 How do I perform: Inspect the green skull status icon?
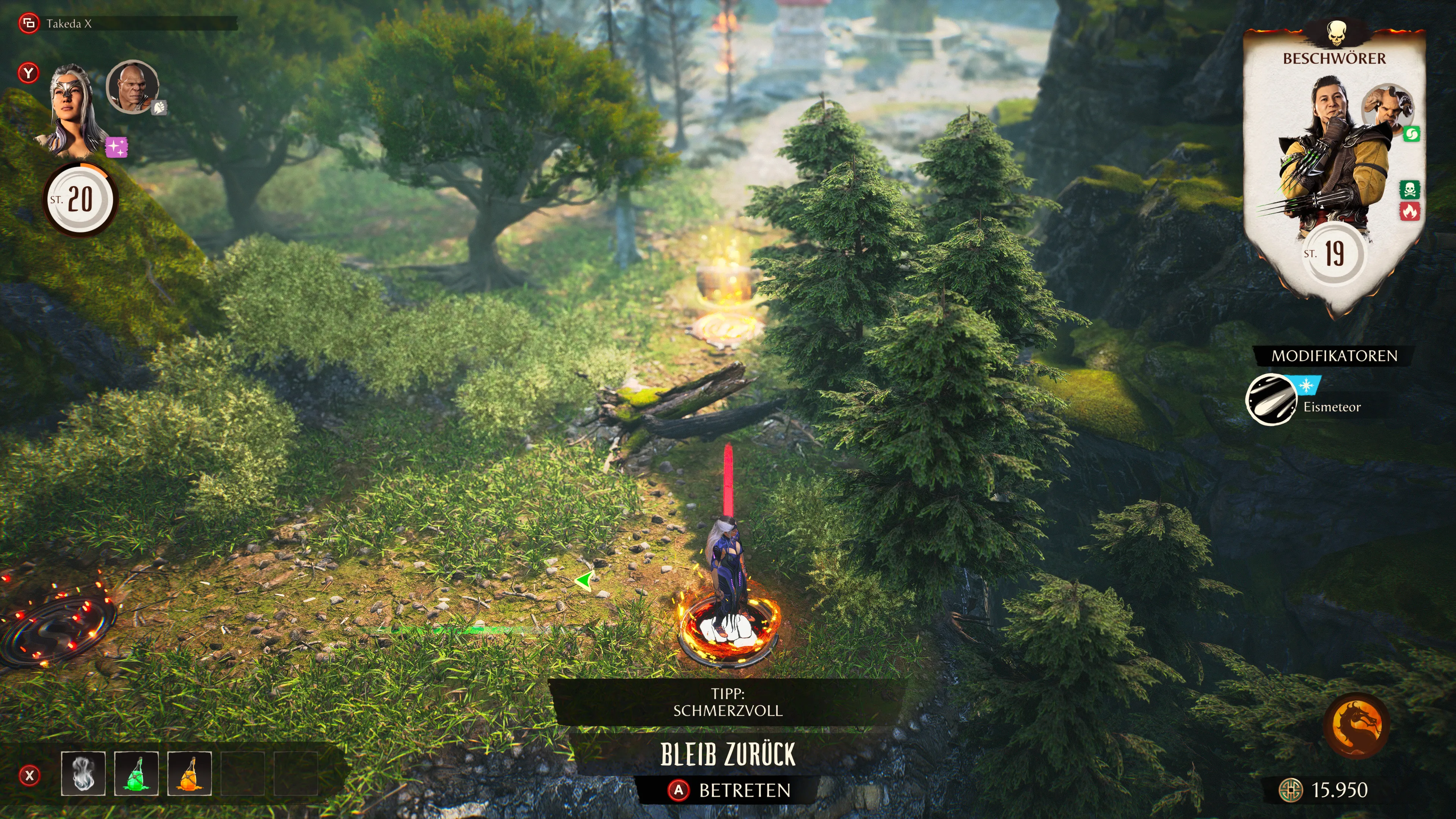pyautogui.click(x=1410, y=189)
